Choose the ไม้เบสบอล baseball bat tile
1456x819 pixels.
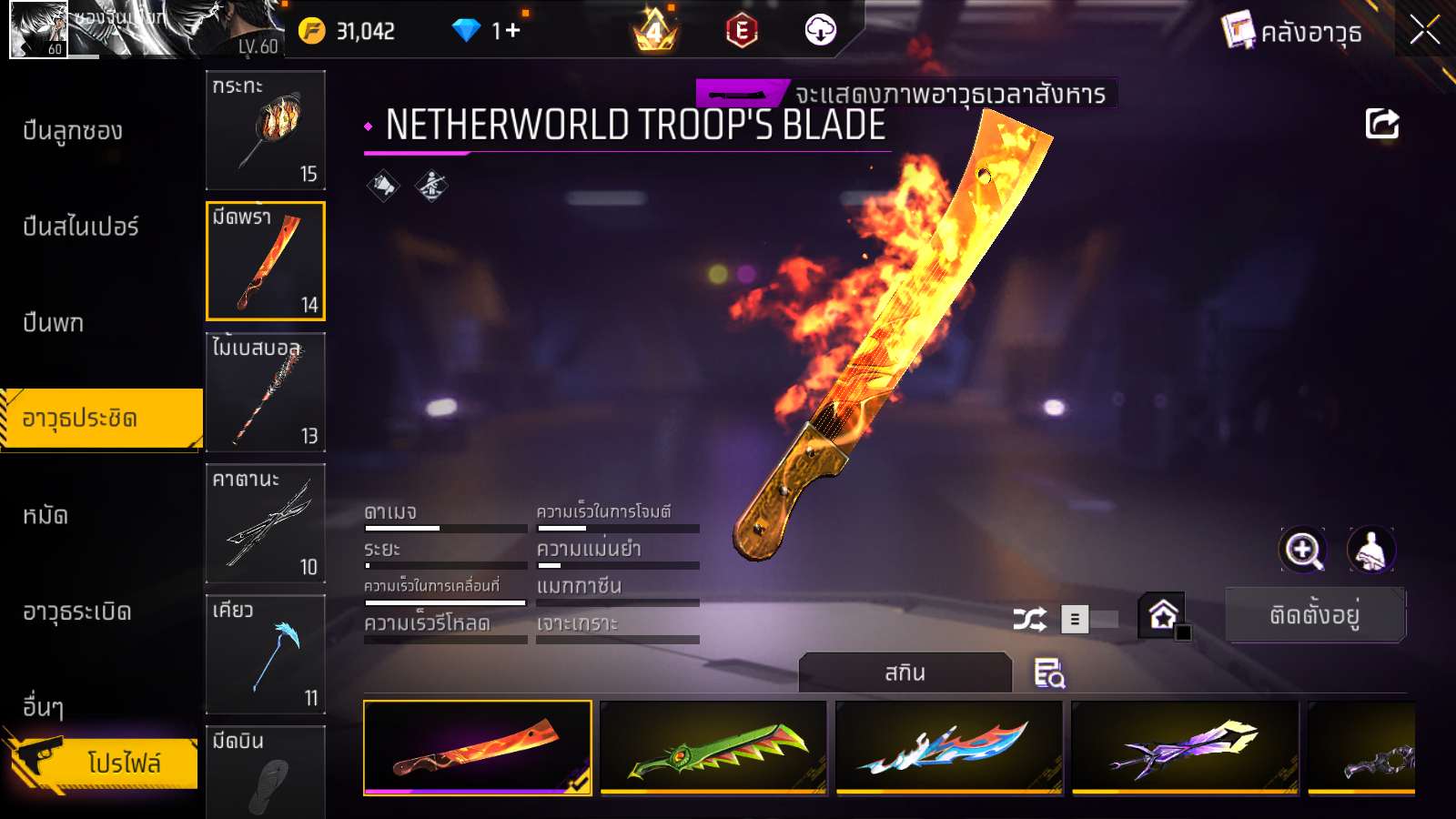pyautogui.click(x=265, y=391)
